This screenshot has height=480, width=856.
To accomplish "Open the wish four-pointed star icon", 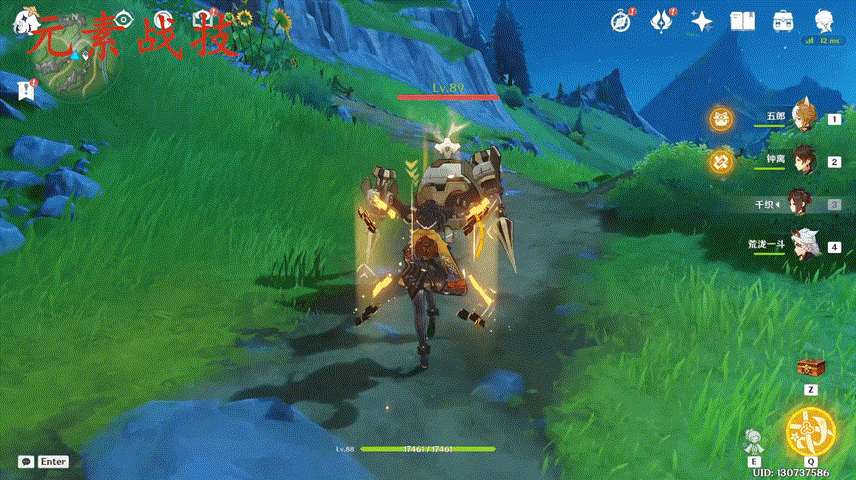I will pyautogui.click(x=702, y=20).
